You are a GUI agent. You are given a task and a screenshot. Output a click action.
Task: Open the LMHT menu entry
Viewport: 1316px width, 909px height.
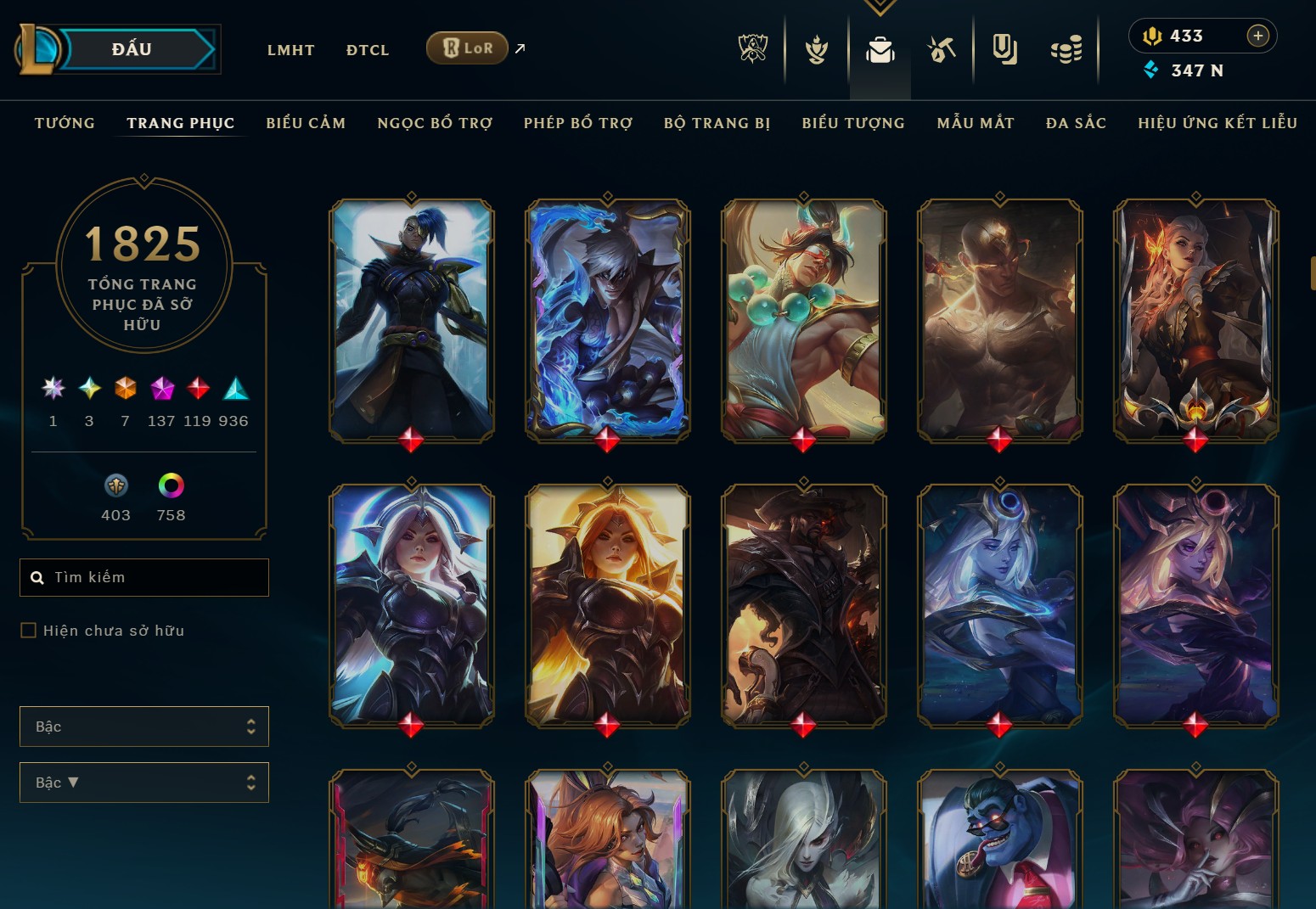click(x=290, y=50)
